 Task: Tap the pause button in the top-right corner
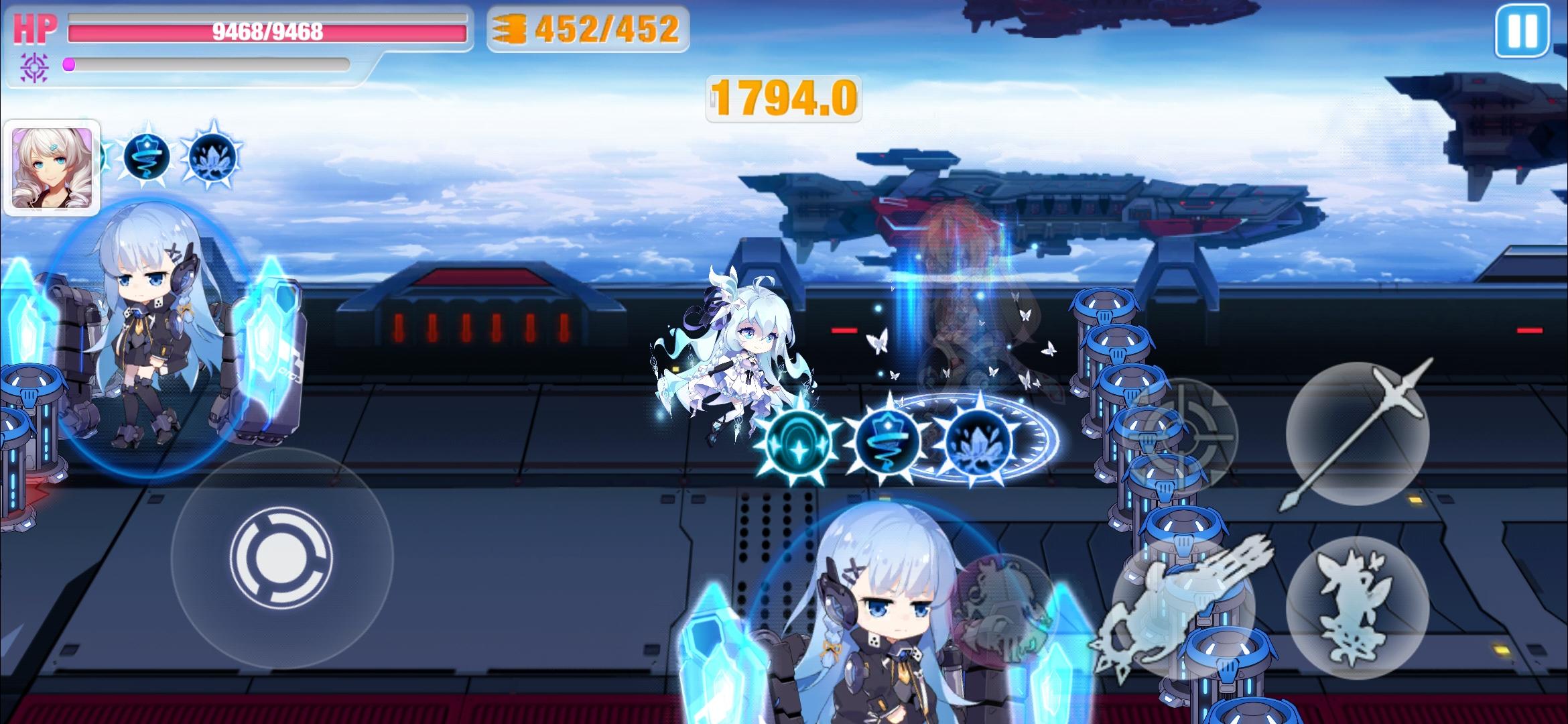[x=1524, y=30]
